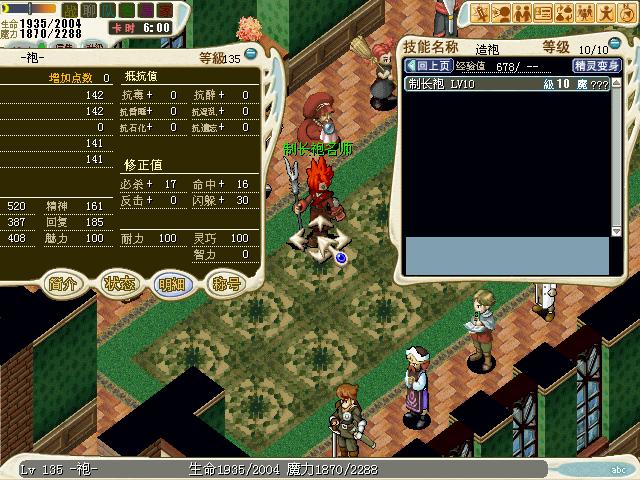Open the speaking head chat icon
Viewport: 640px width, 480px height.
click(x=501, y=13)
